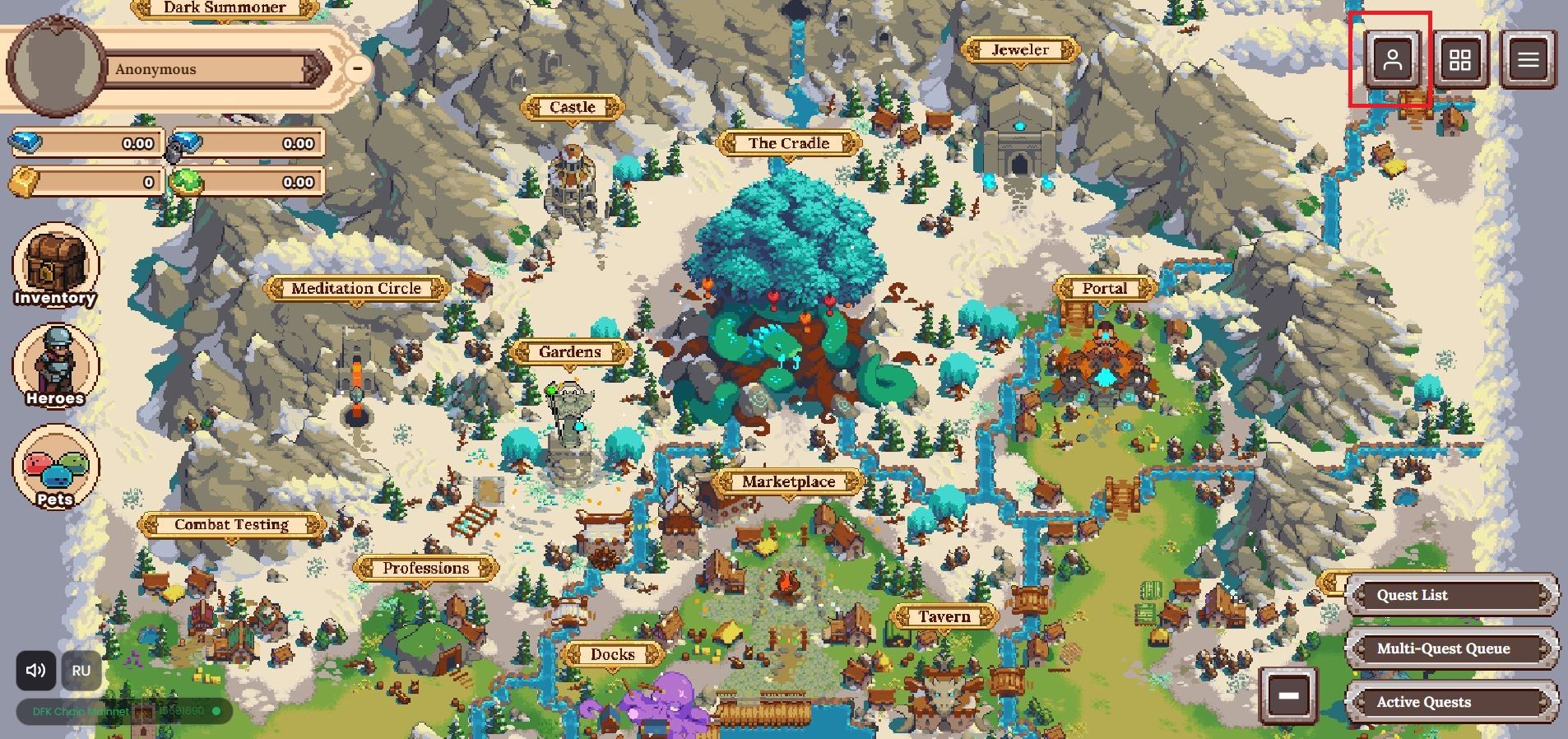
Task: Collapse the quest panel with minus button
Action: (x=1288, y=695)
